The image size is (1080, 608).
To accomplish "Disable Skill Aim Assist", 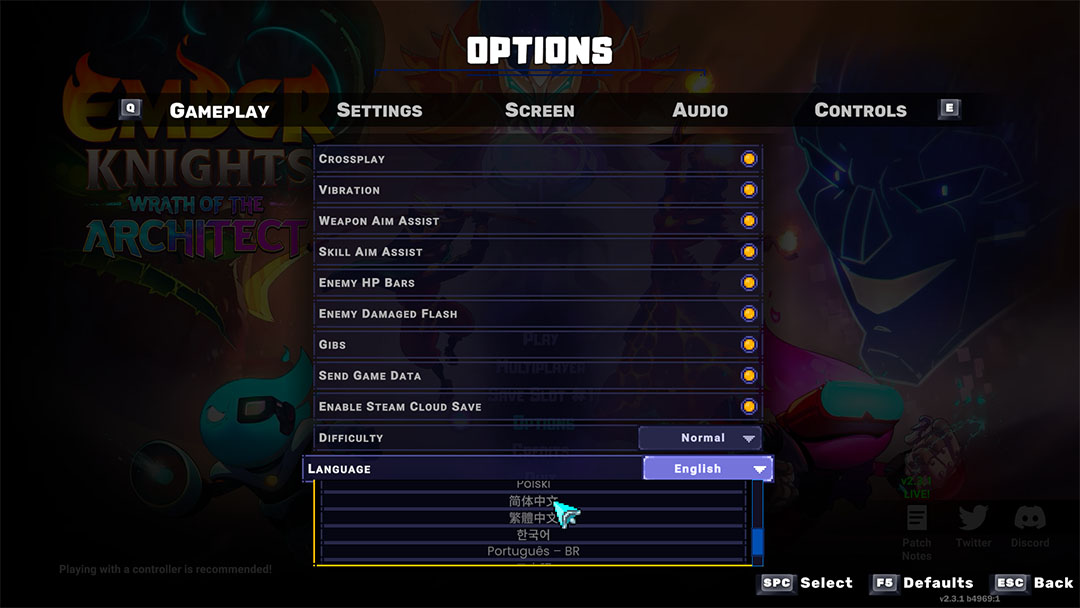I will (749, 252).
